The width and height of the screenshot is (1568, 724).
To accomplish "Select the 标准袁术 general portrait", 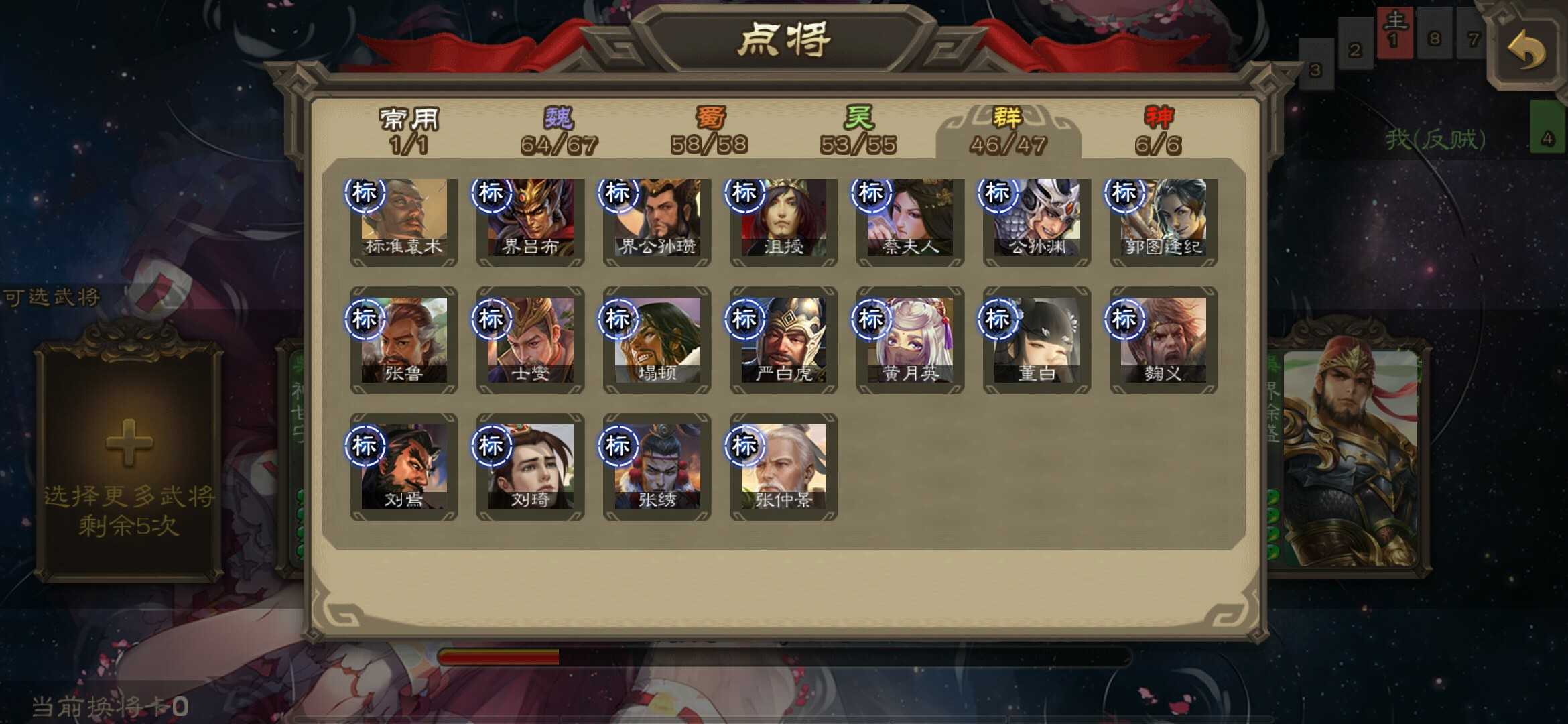I will (x=403, y=221).
